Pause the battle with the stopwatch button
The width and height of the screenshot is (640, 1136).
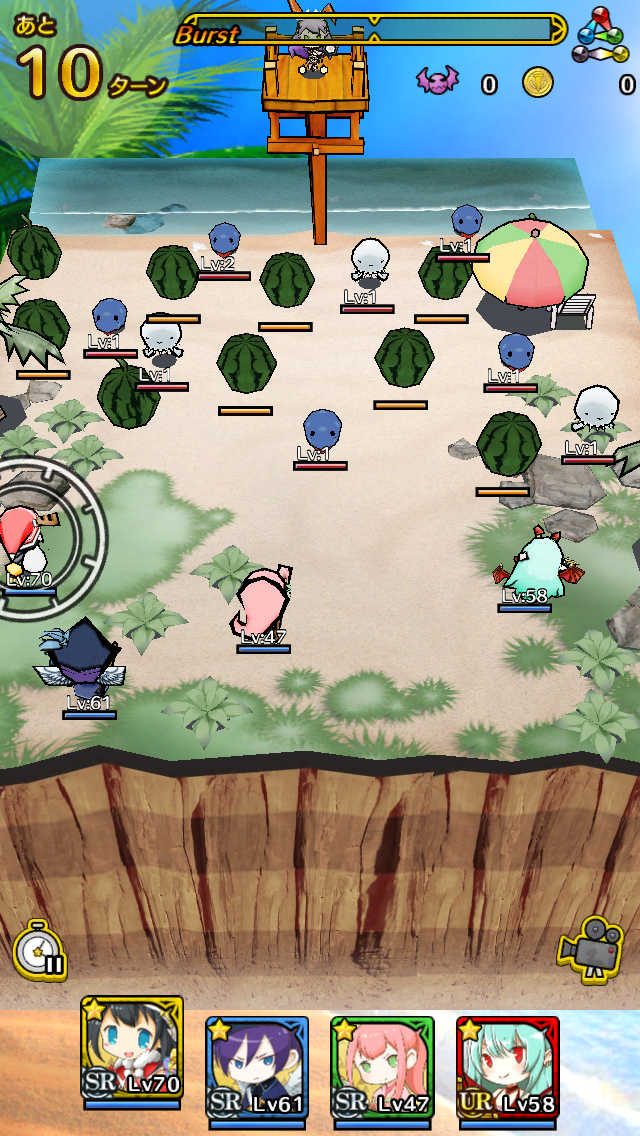[x=40, y=949]
